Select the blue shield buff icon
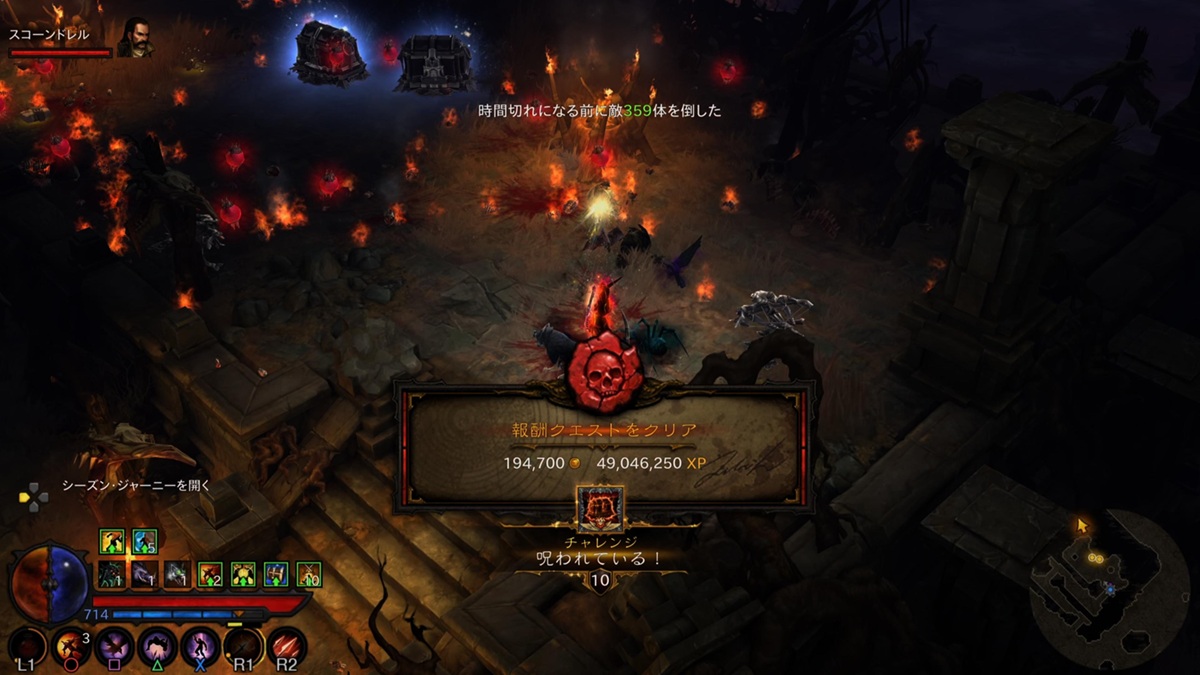Screen dimensions: 1200x675 pyautogui.click(x=276, y=574)
